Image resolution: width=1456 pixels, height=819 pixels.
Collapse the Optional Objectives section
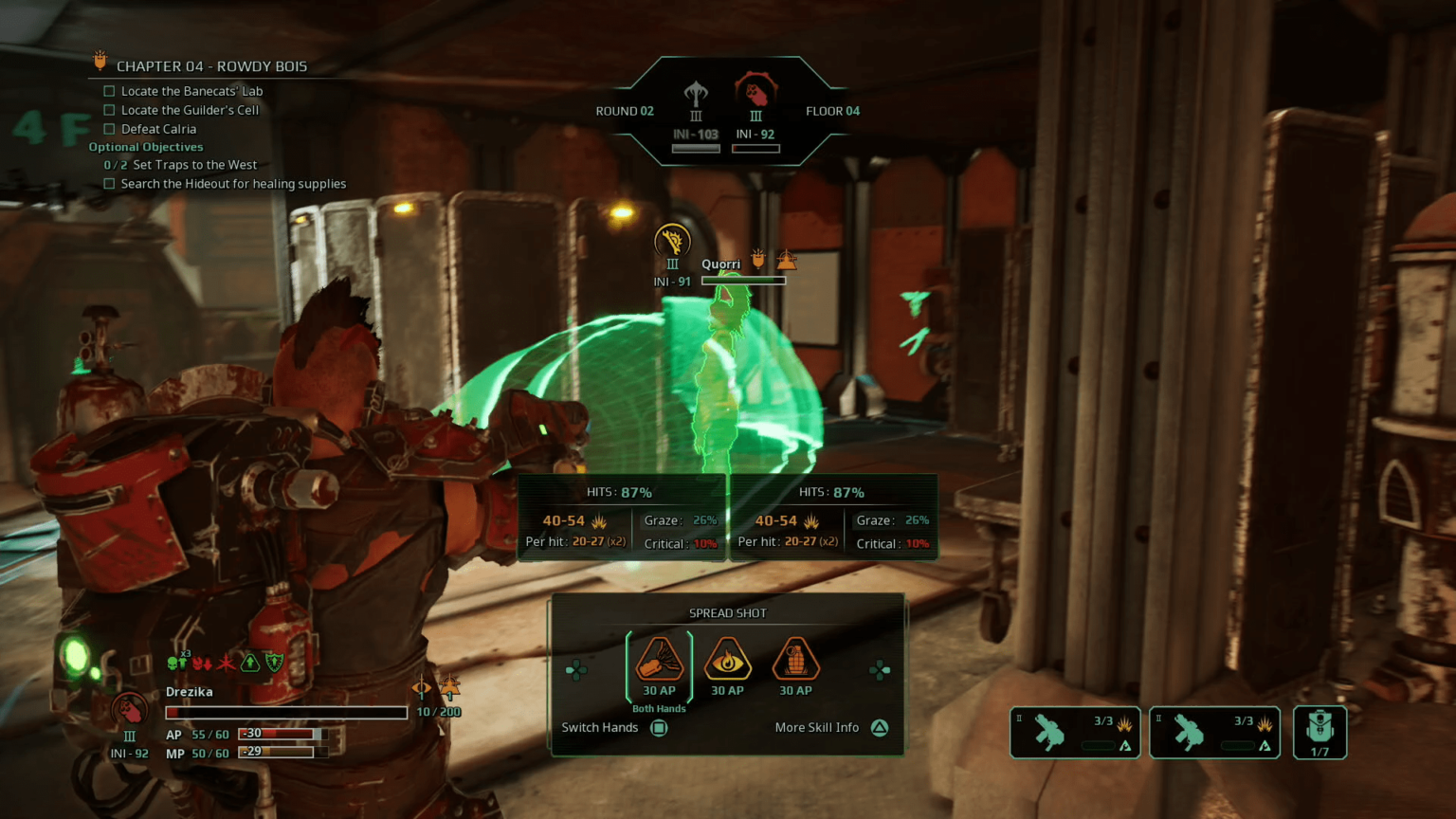tap(146, 147)
